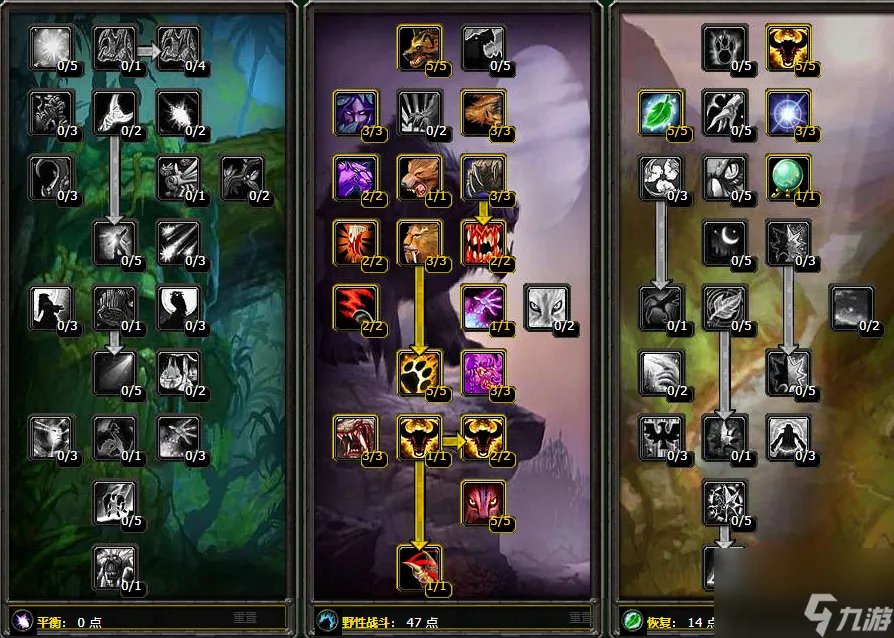894x638 pixels.
Task: Click the glowing blue Natural Shapeshifter talent
Action: click(787, 111)
